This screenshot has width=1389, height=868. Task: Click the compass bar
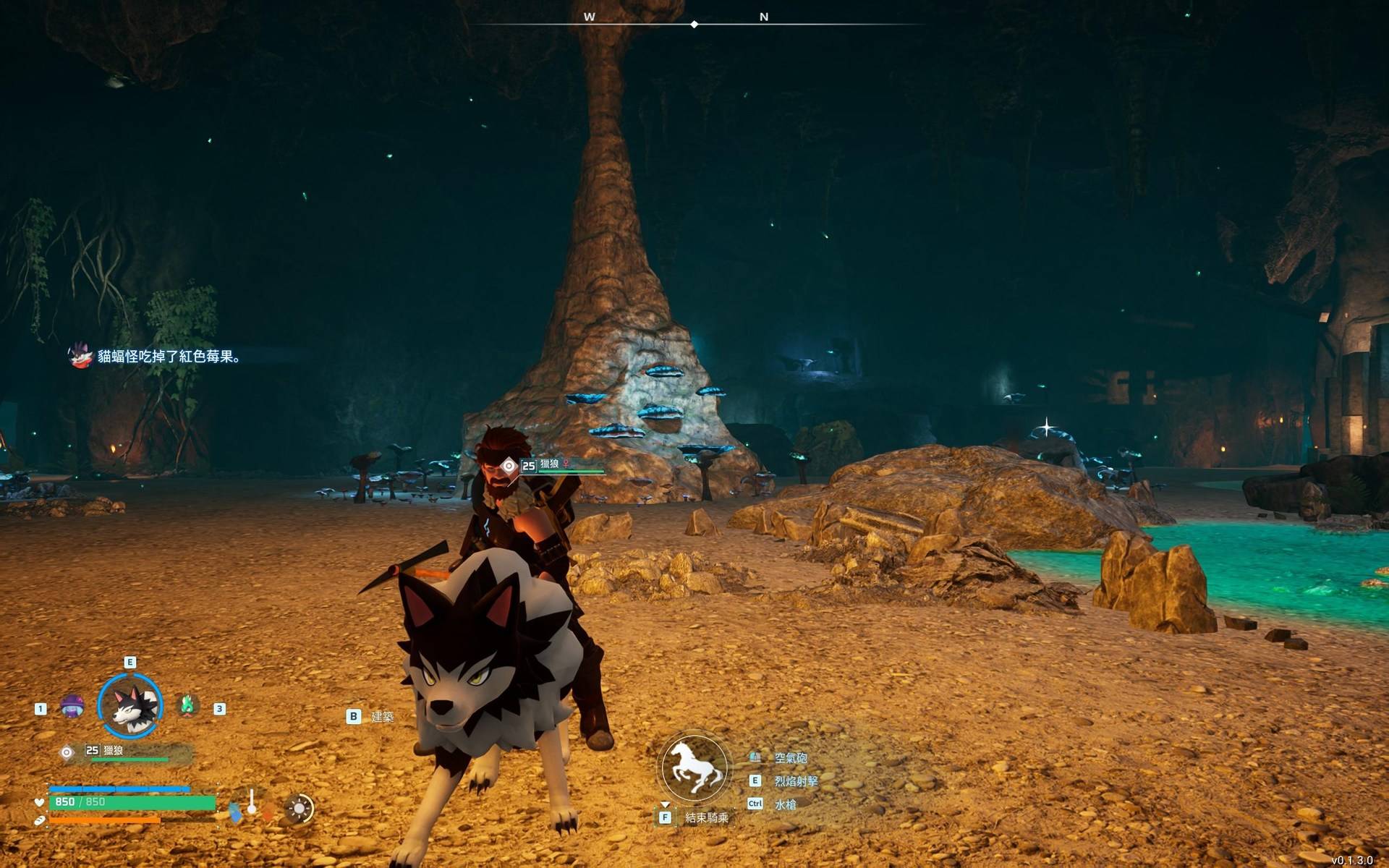pos(694,24)
